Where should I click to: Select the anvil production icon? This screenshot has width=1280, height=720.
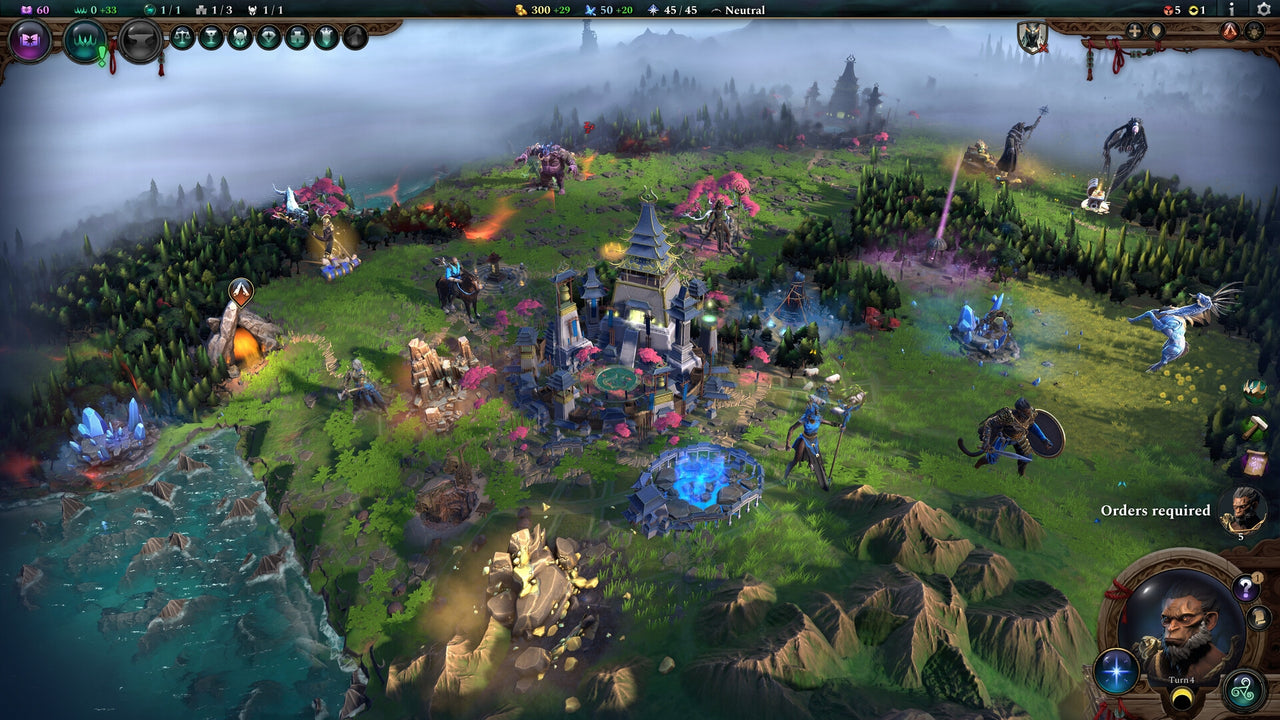click(140, 40)
